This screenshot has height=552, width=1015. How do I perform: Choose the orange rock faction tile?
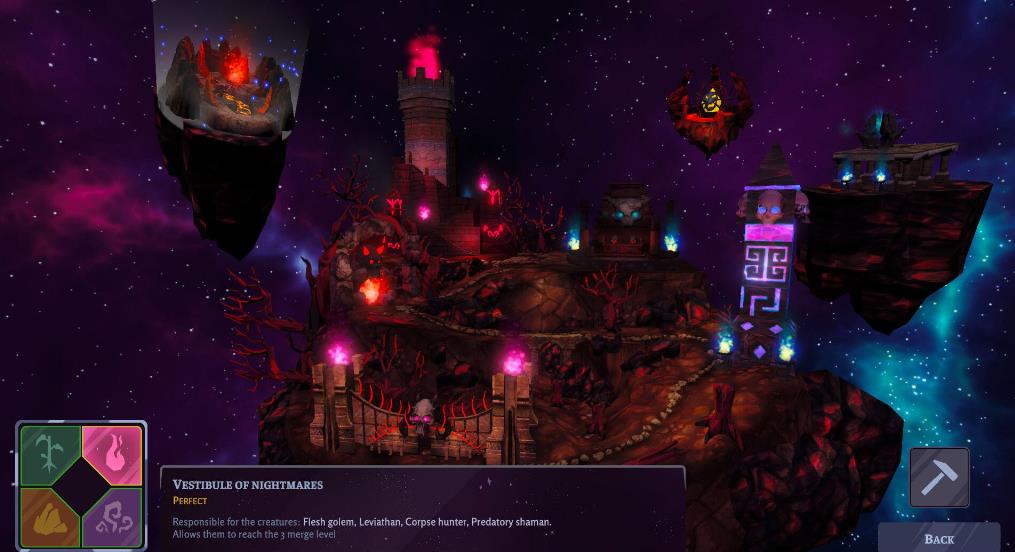pos(47,517)
